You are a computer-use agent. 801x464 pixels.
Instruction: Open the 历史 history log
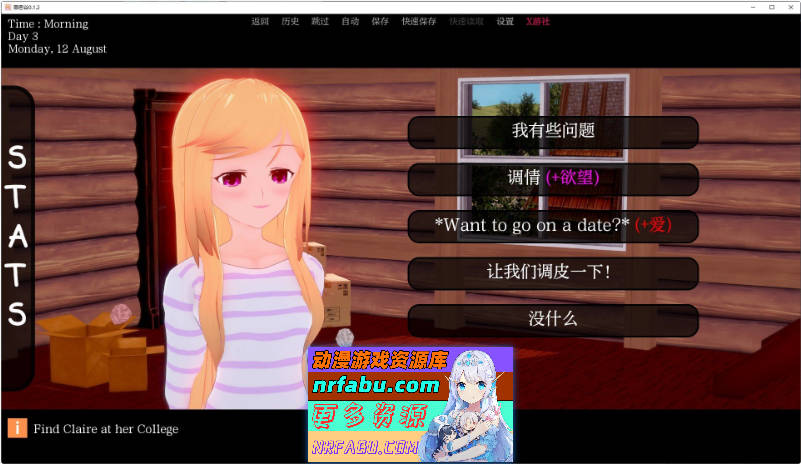(290, 21)
